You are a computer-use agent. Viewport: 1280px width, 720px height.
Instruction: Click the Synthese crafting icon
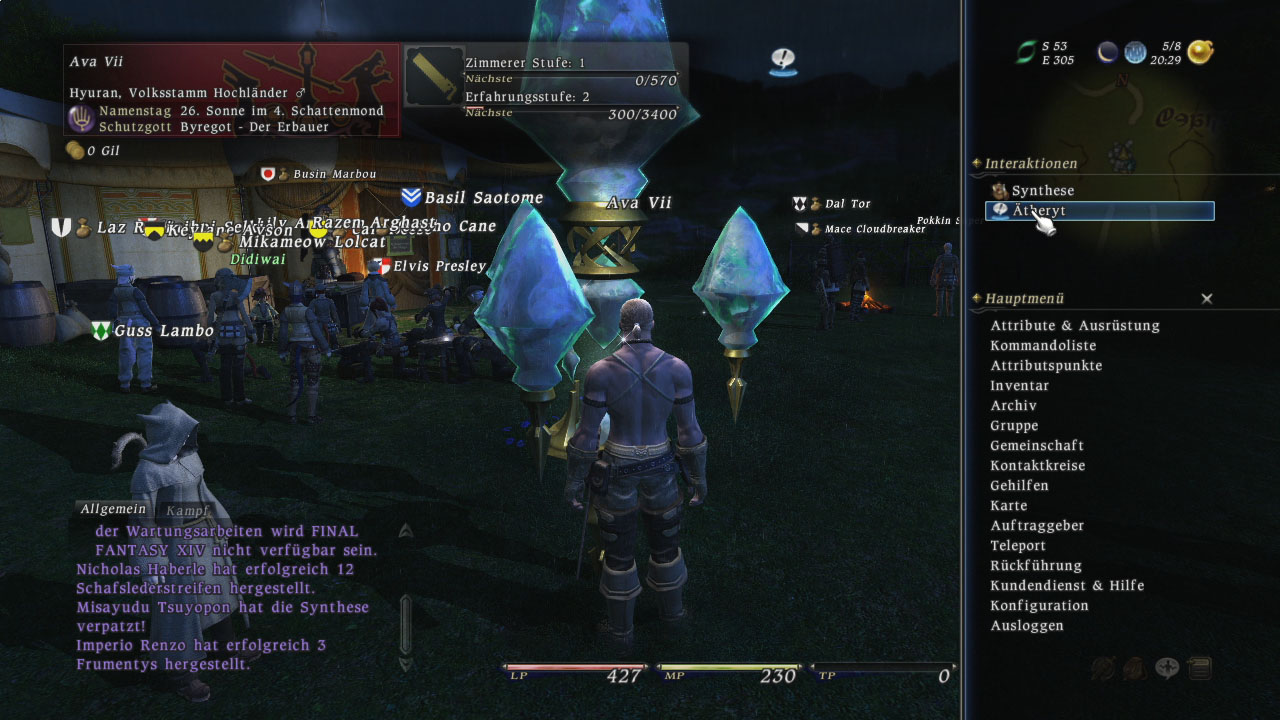998,190
